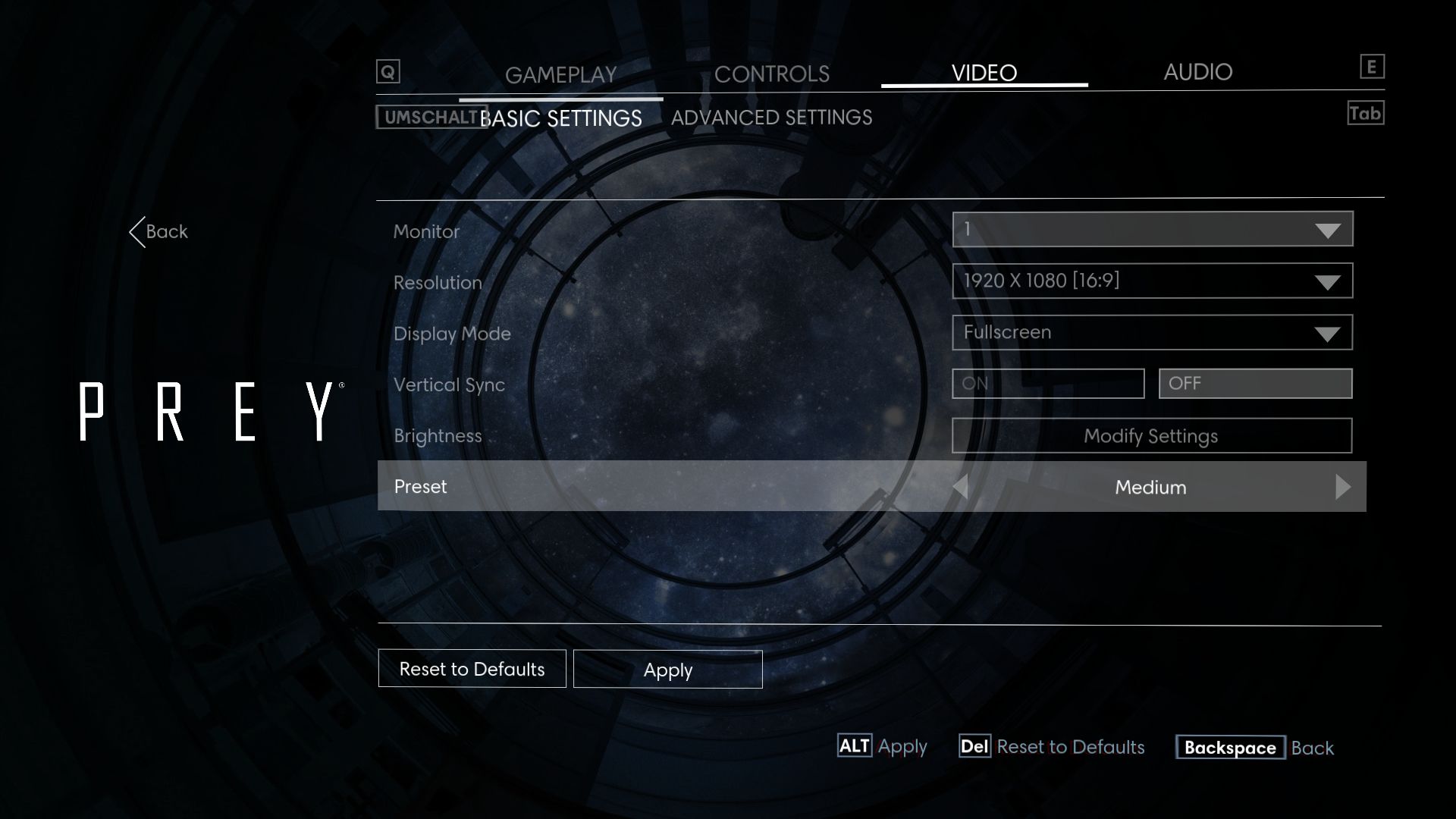Set Vertical Sync to OFF
1456x819 pixels.
click(x=1255, y=384)
